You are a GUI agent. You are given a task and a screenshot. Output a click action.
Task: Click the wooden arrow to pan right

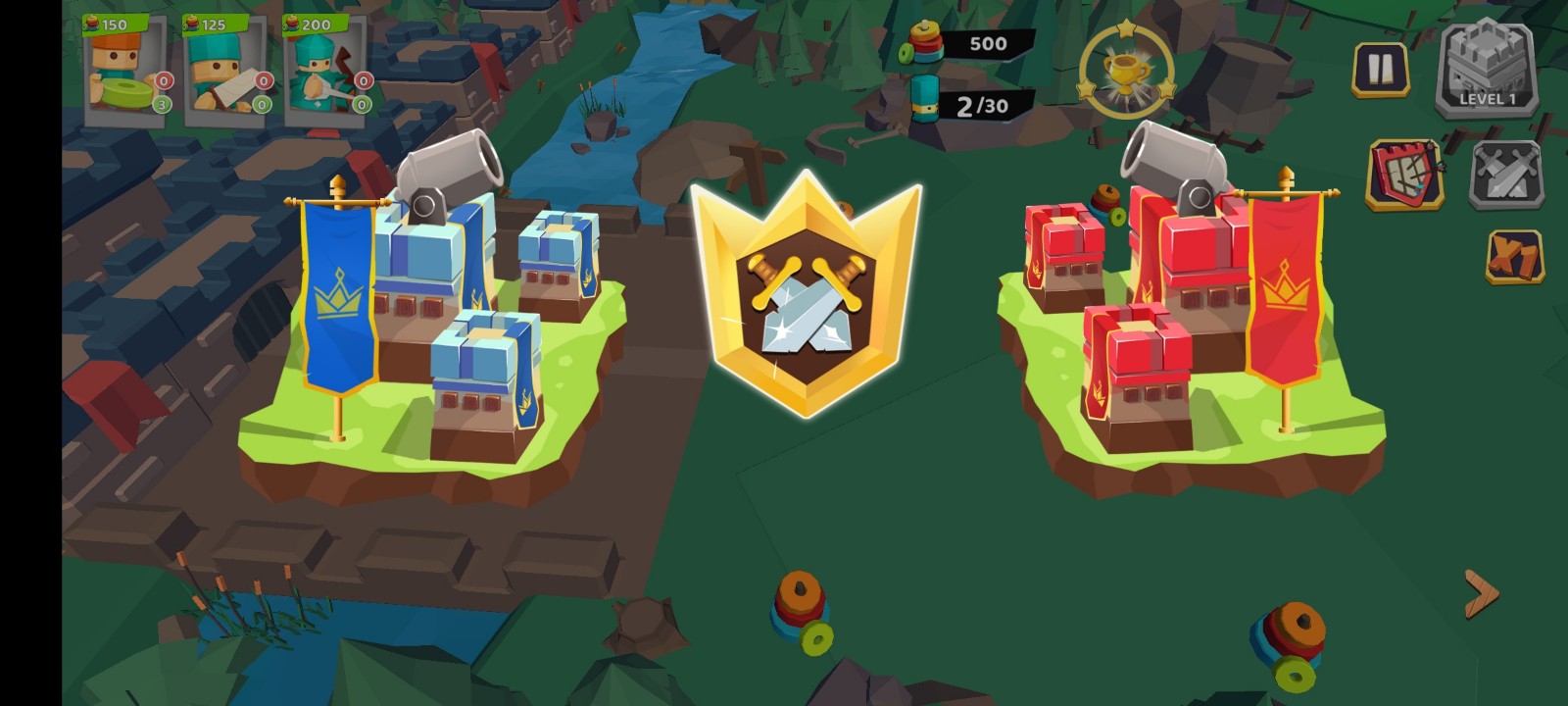(x=1481, y=593)
